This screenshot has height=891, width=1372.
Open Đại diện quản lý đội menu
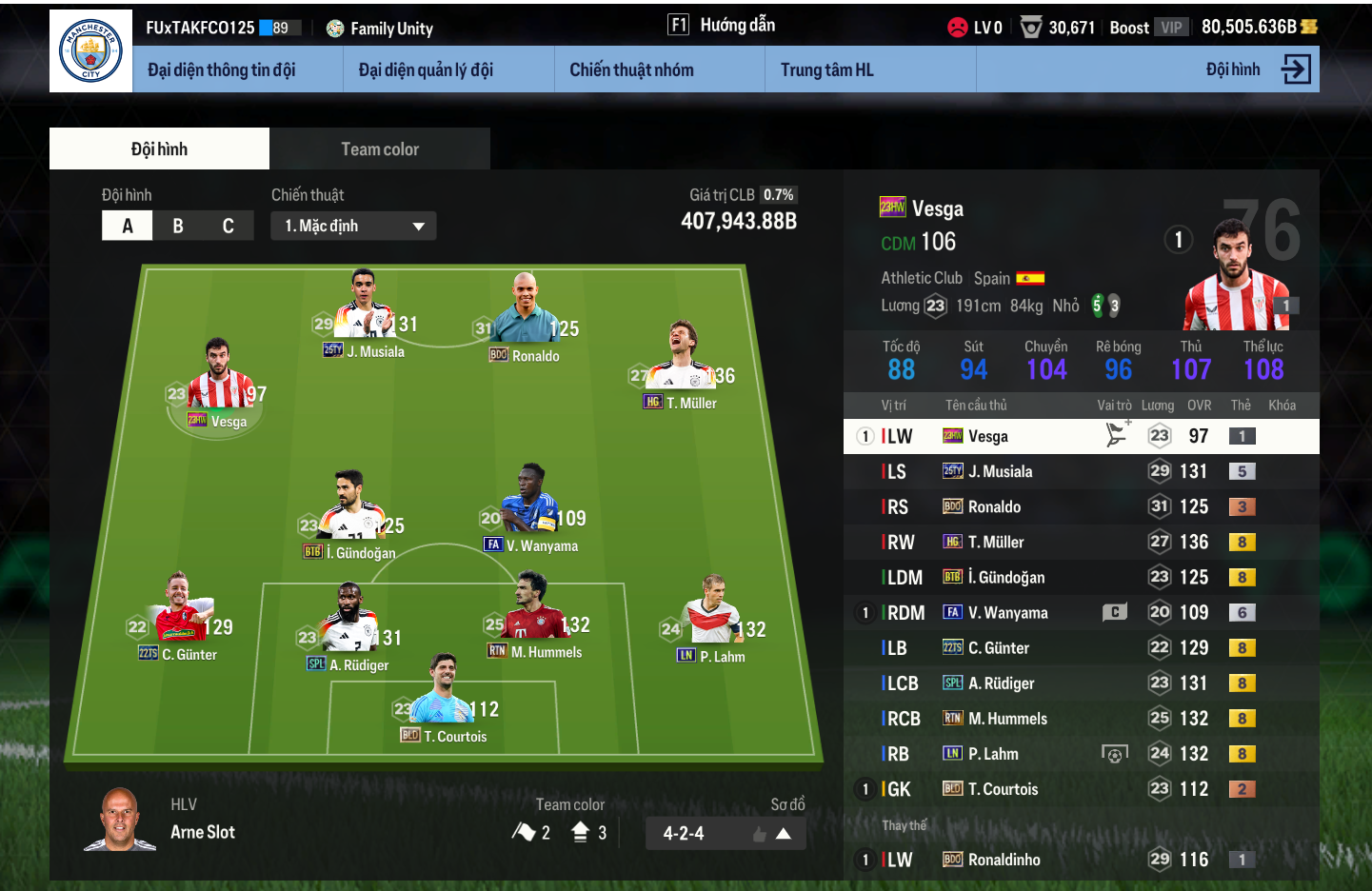(x=426, y=69)
